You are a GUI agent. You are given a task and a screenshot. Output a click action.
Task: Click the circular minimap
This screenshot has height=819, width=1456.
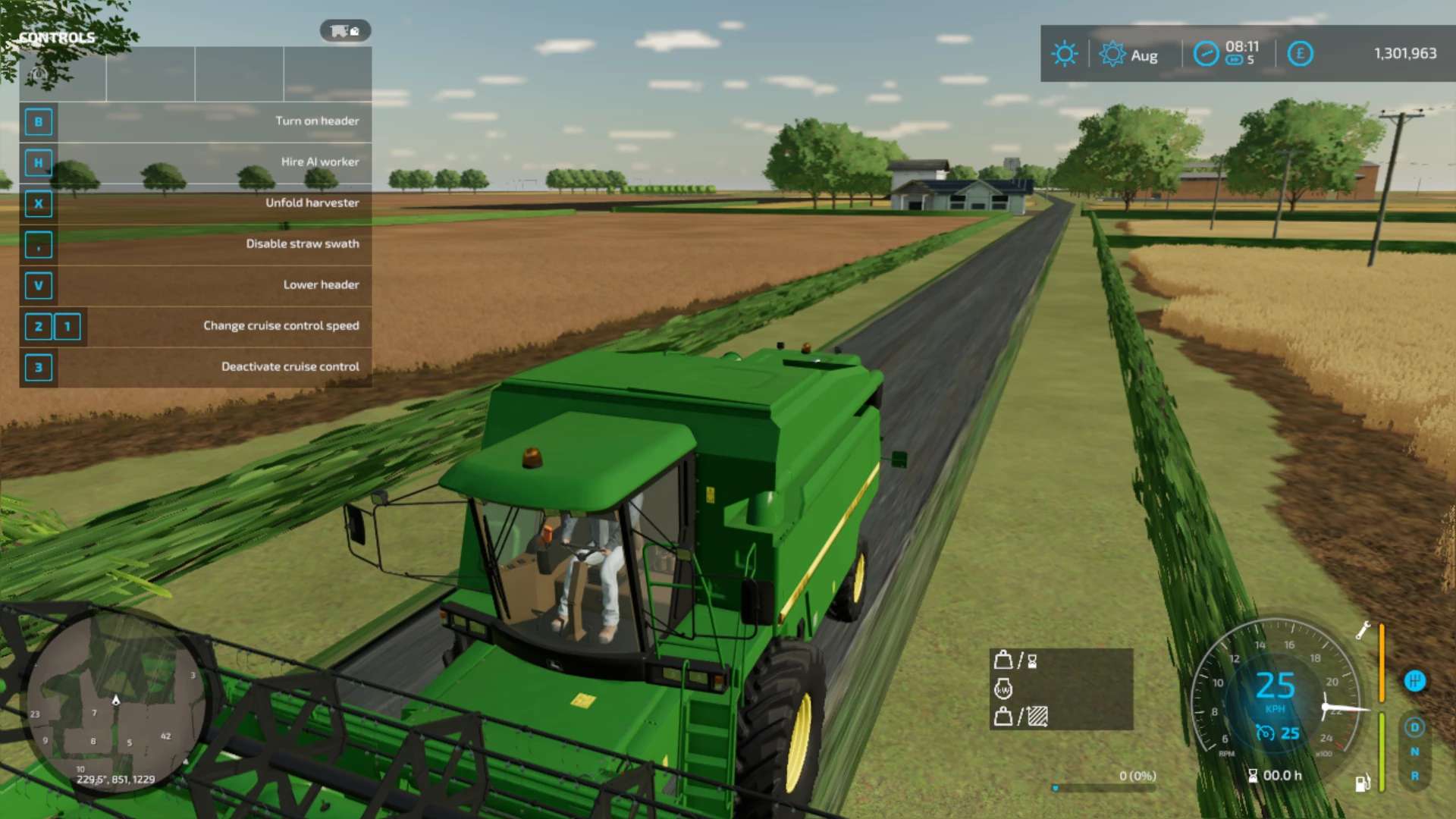click(115, 701)
